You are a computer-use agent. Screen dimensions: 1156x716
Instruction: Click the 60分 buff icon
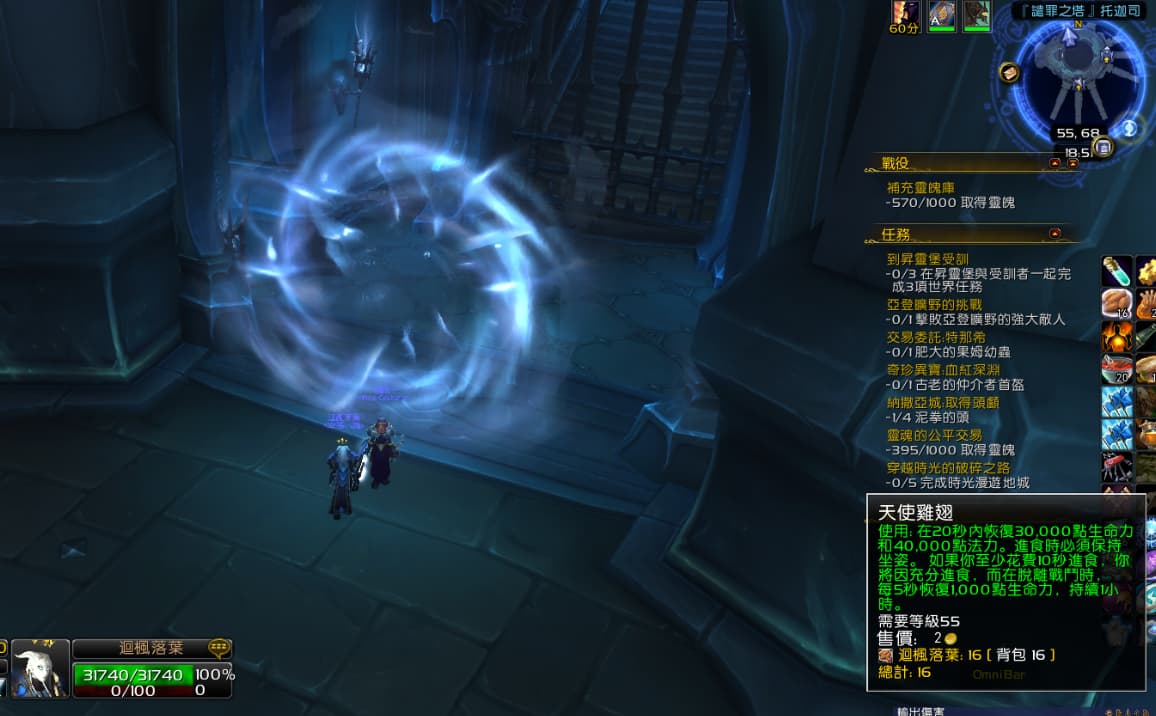906,14
